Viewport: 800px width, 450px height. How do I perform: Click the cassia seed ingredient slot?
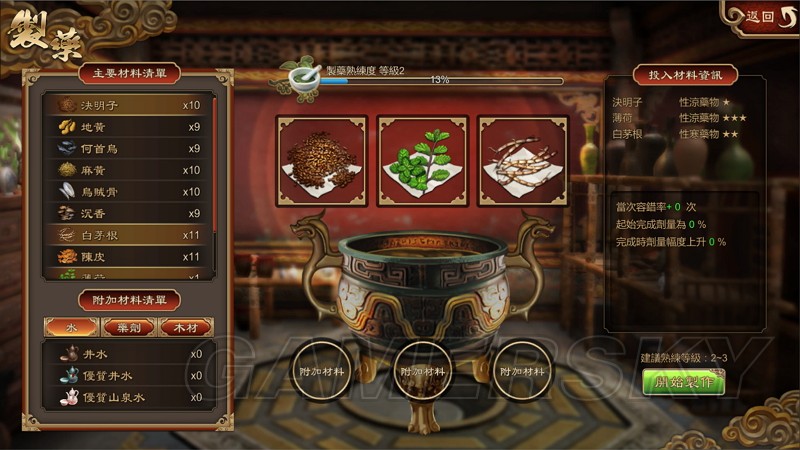click(x=322, y=160)
